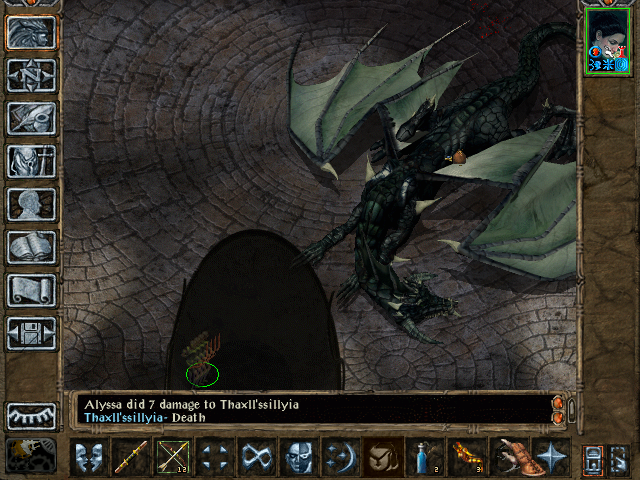Screen dimensions: 640x480
Task: Open the inventory screen
Action: 31,160
